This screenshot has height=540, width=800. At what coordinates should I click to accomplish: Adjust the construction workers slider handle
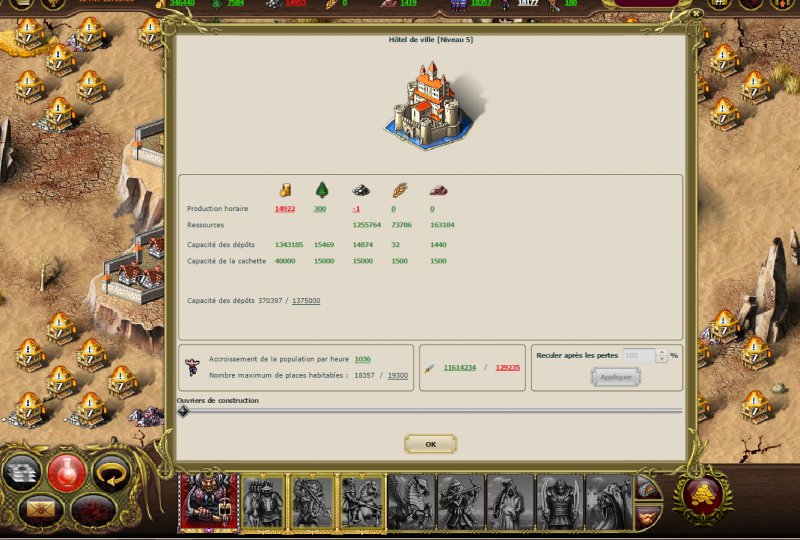click(183, 410)
